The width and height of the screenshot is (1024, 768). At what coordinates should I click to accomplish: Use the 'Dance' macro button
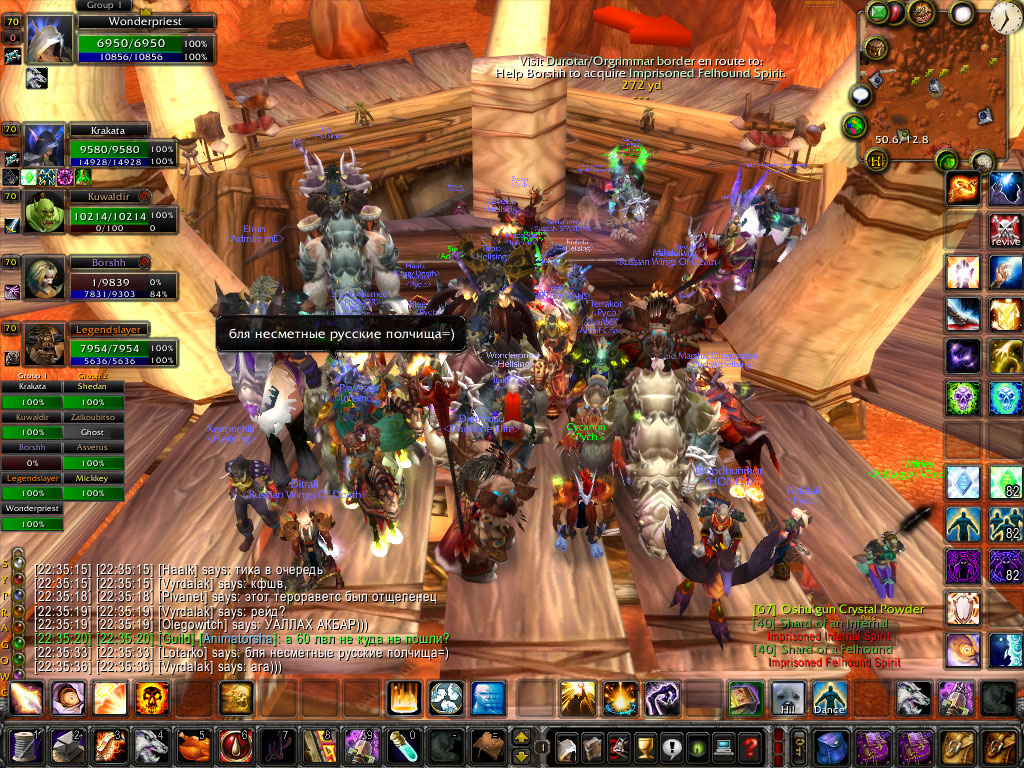point(830,697)
